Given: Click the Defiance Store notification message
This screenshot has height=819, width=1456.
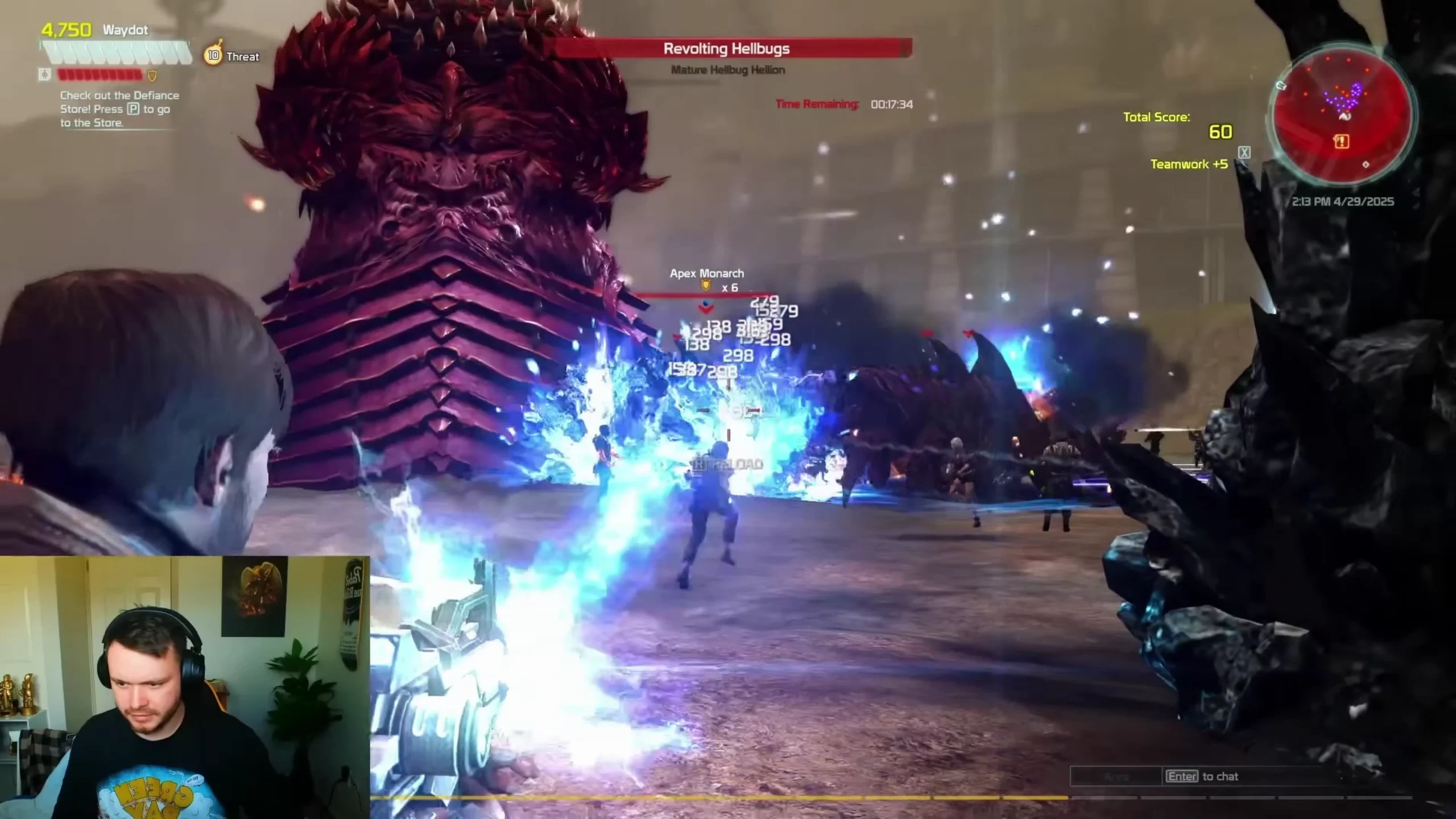Looking at the screenshot, I should click(119, 109).
